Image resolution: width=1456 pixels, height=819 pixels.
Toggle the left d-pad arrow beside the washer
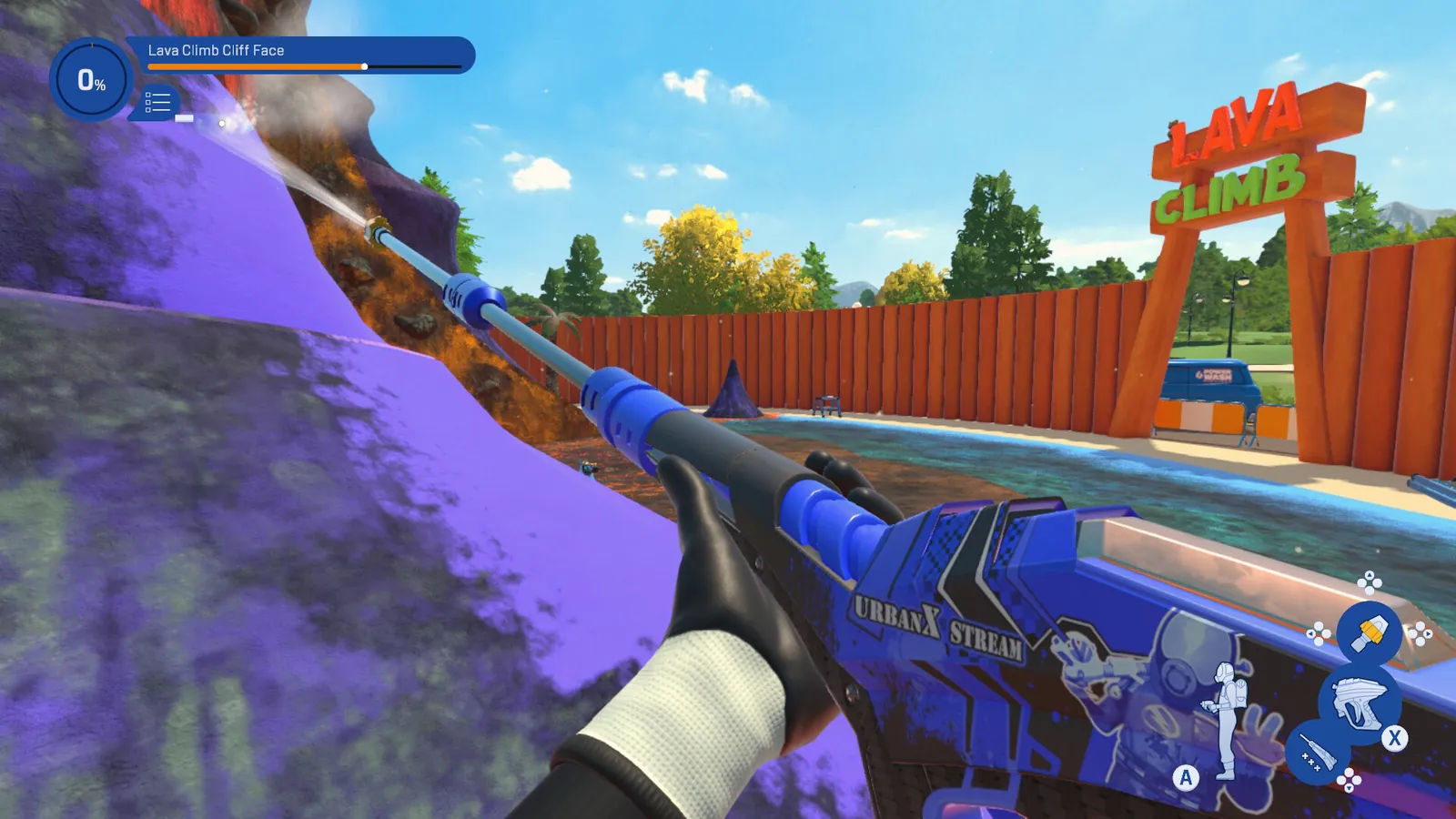(1311, 633)
